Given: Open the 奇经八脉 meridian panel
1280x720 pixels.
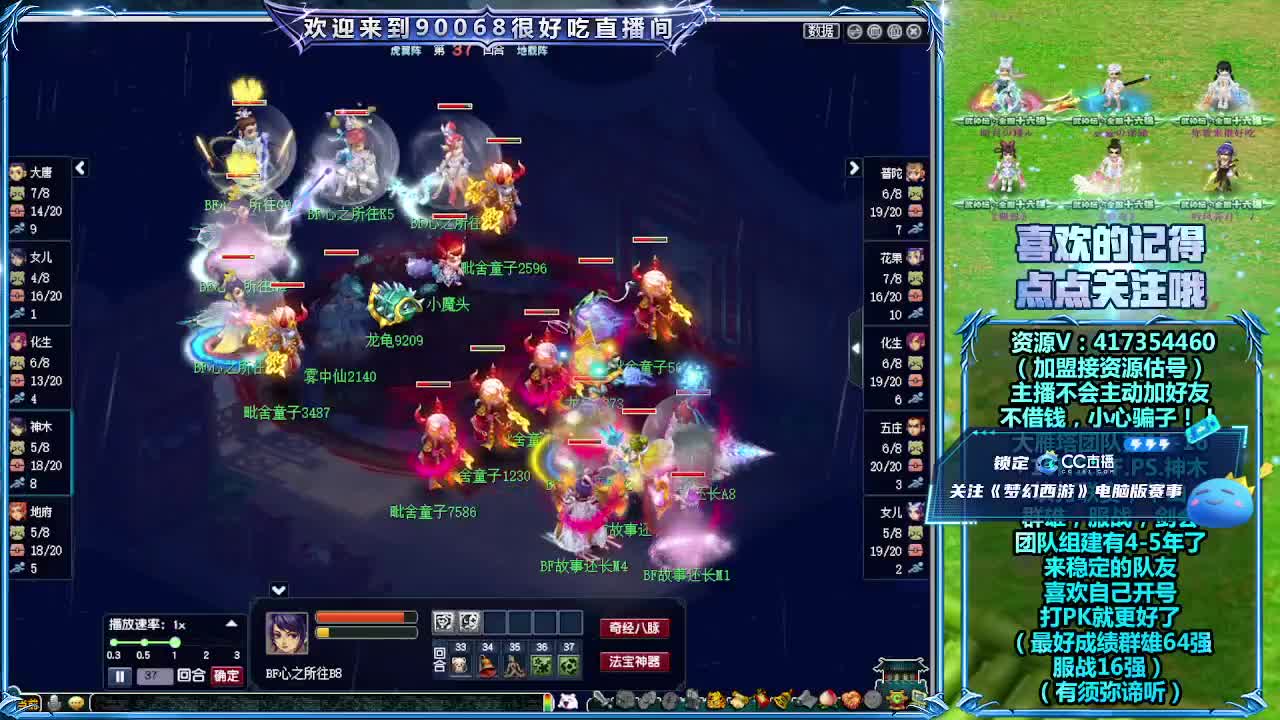Looking at the screenshot, I should 633,628.
